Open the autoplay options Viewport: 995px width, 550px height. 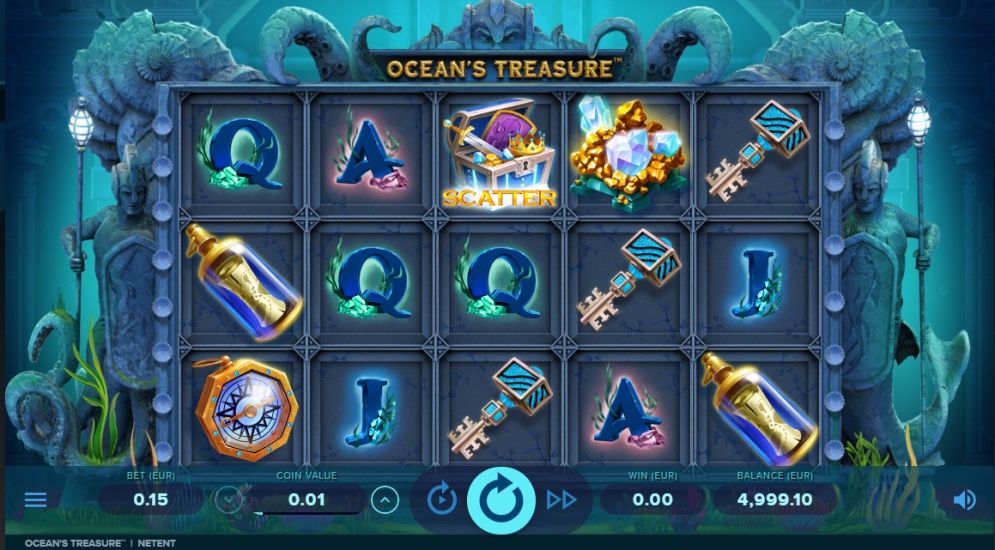[442, 498]
